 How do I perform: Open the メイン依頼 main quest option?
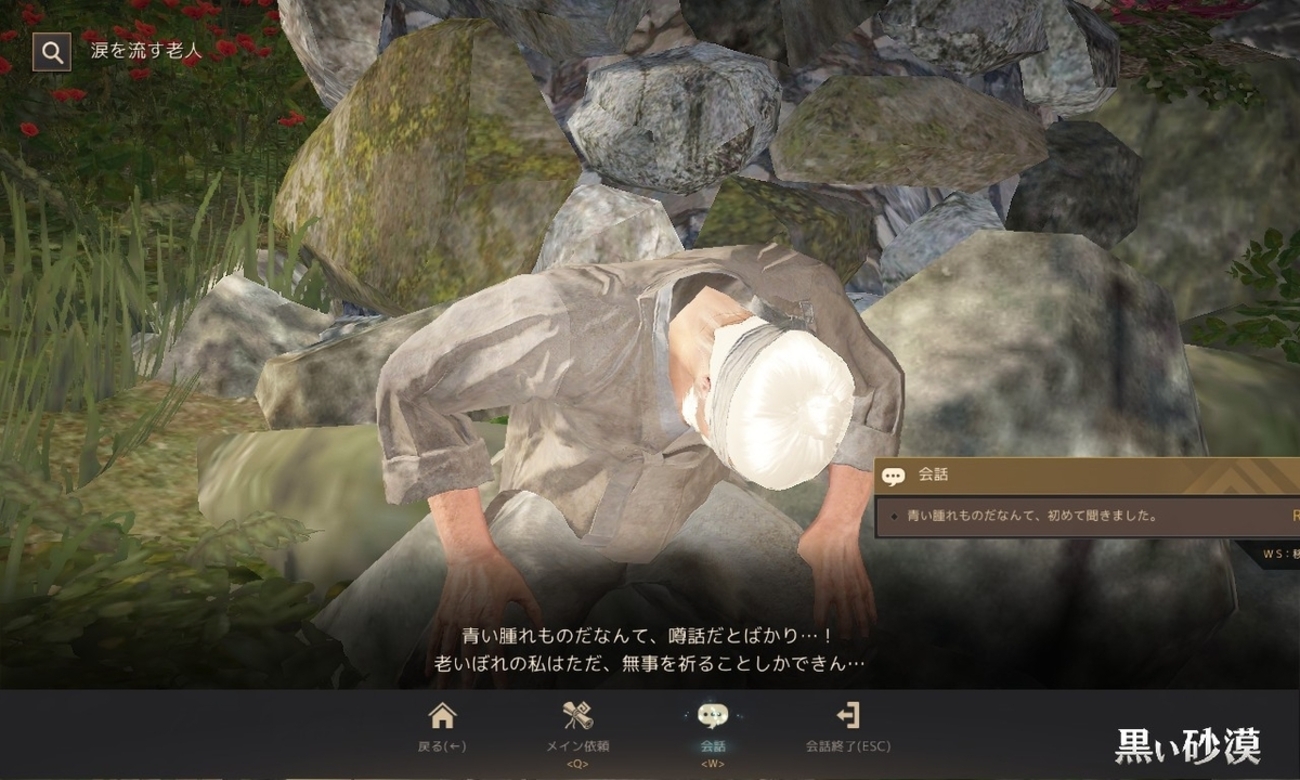coord(578,726)
